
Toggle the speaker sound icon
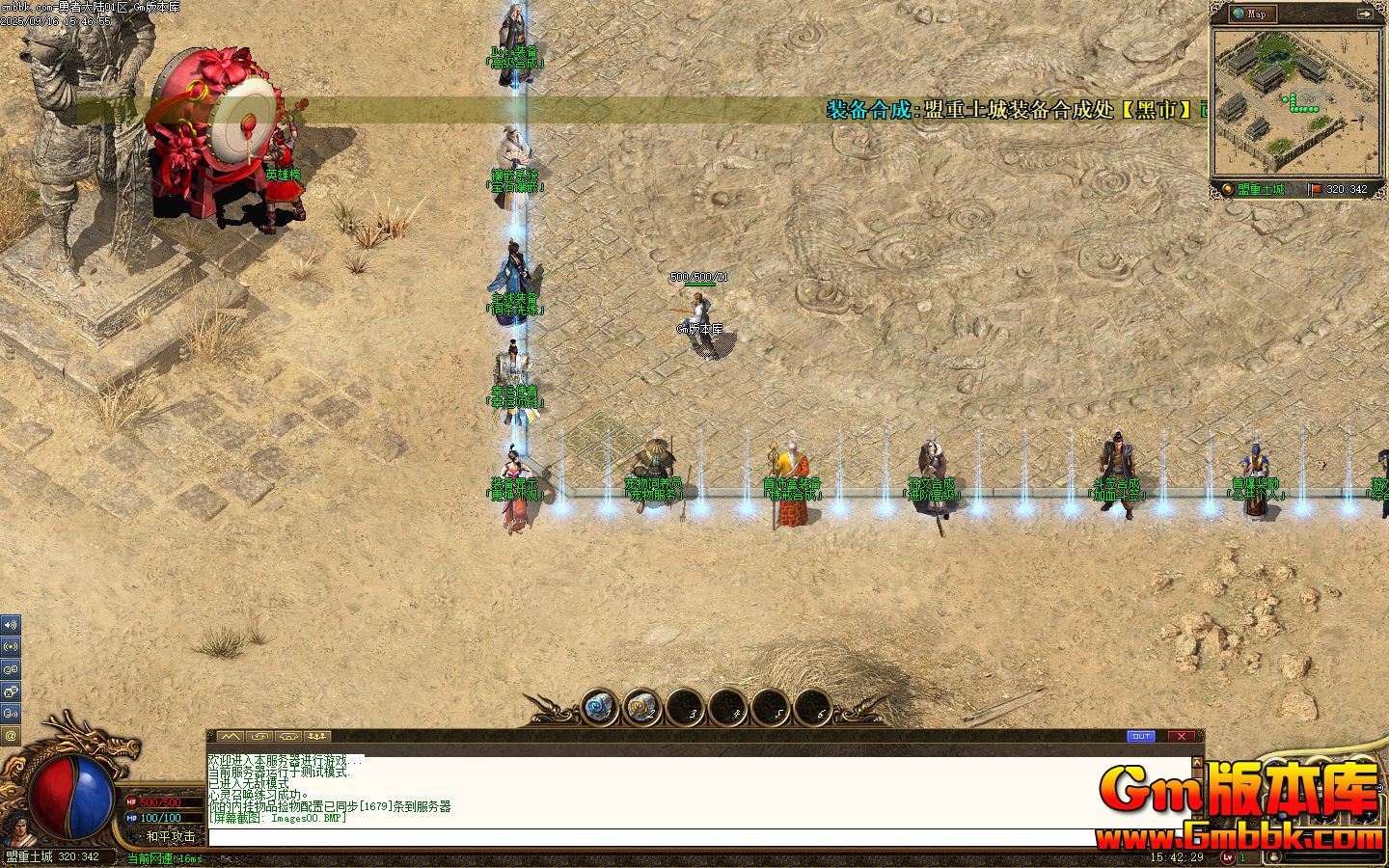[x=11, y=625]
